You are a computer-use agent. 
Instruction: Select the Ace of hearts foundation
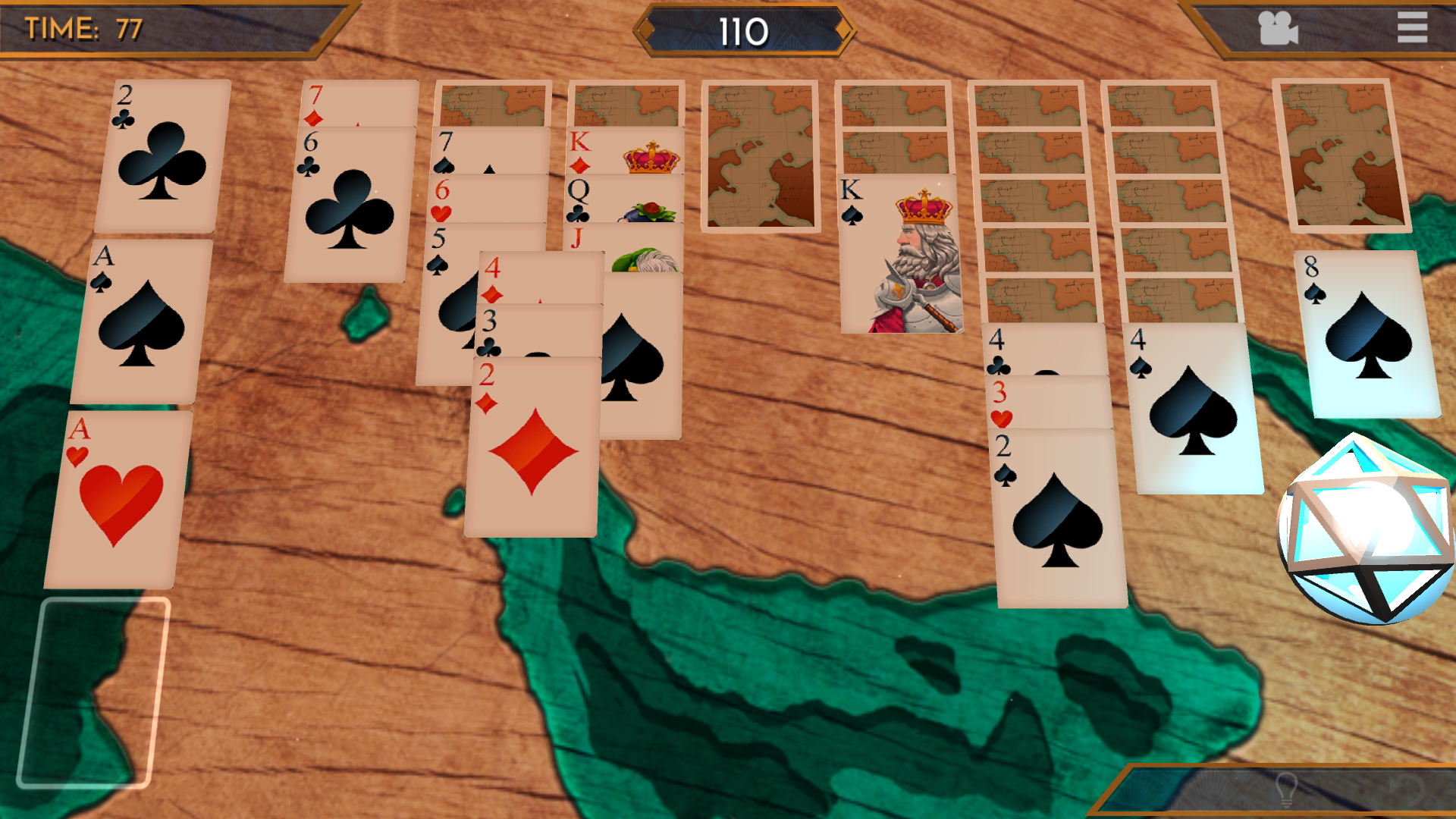point(118,500)
